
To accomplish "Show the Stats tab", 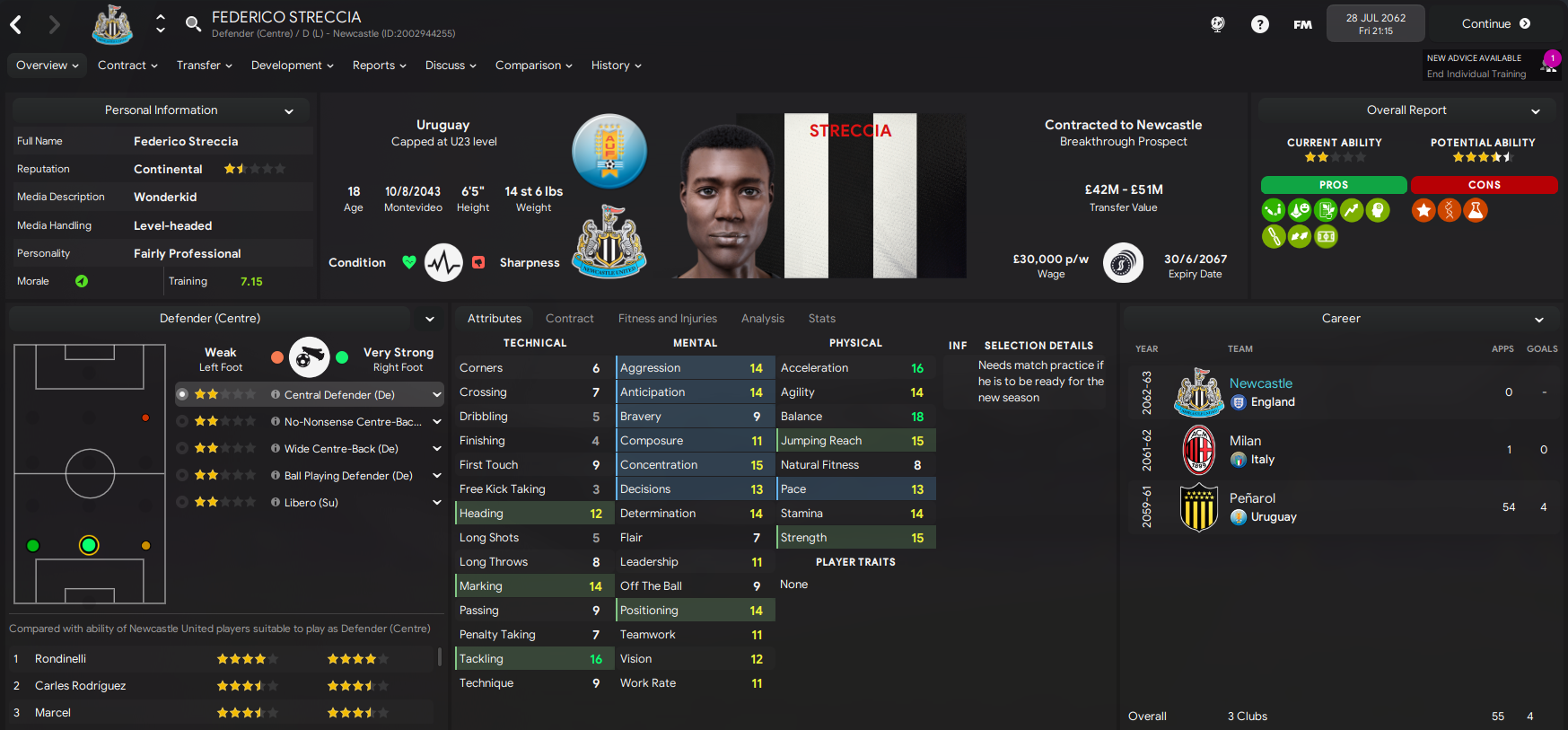I will pyautogui.click(x=821, y=319).
